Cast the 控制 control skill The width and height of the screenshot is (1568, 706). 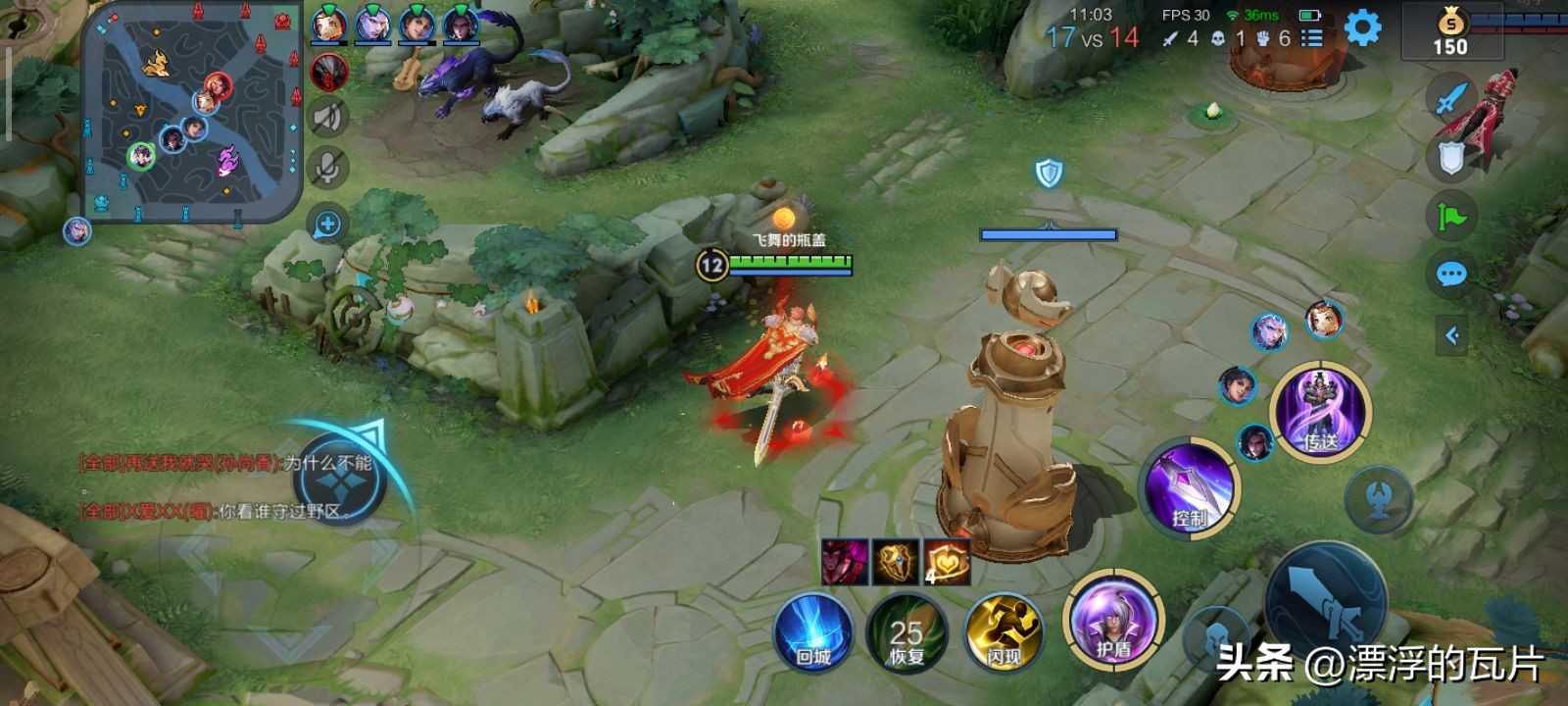click(1190, 487)
